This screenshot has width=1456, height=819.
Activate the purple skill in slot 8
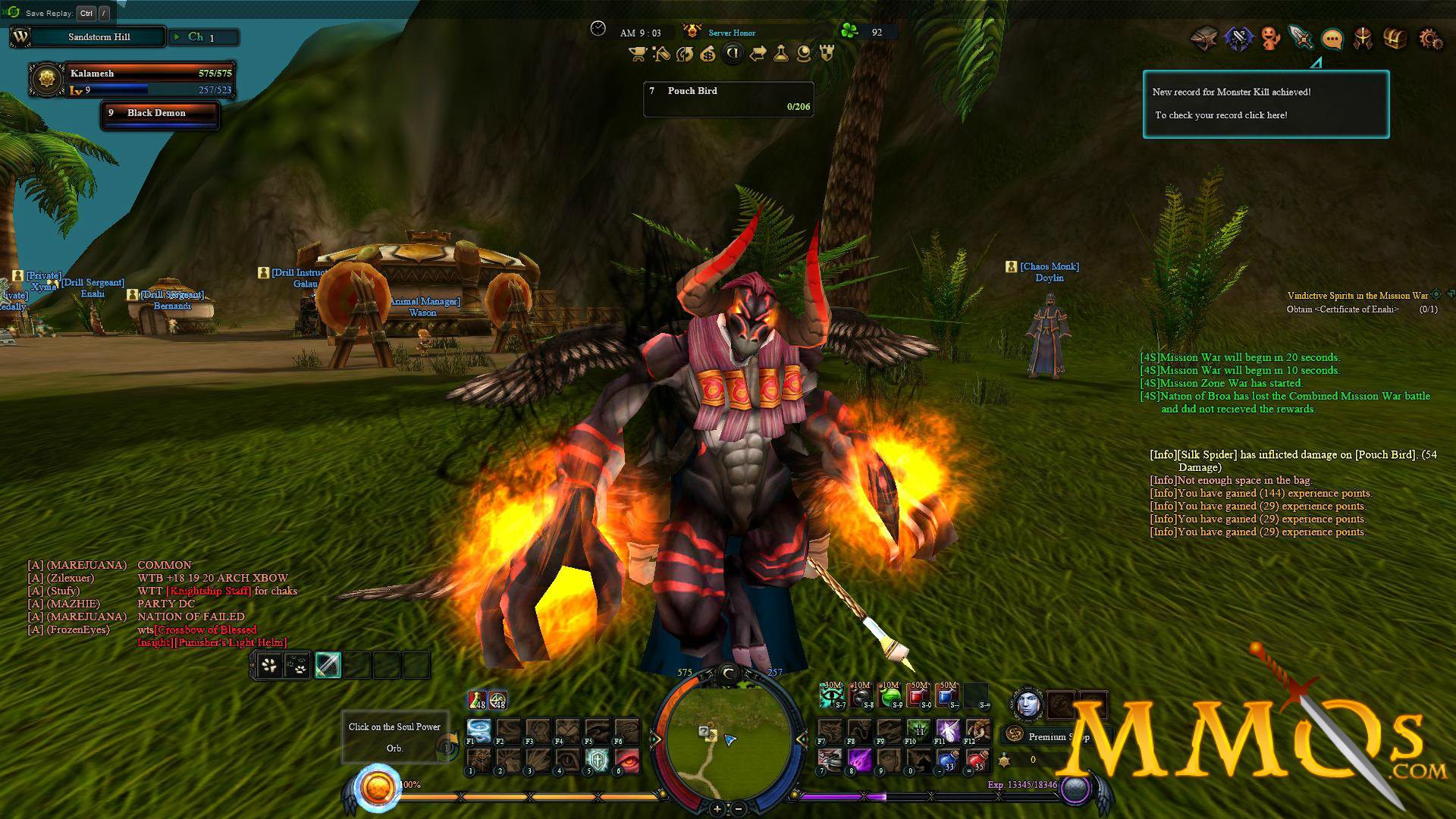(859, 761)
